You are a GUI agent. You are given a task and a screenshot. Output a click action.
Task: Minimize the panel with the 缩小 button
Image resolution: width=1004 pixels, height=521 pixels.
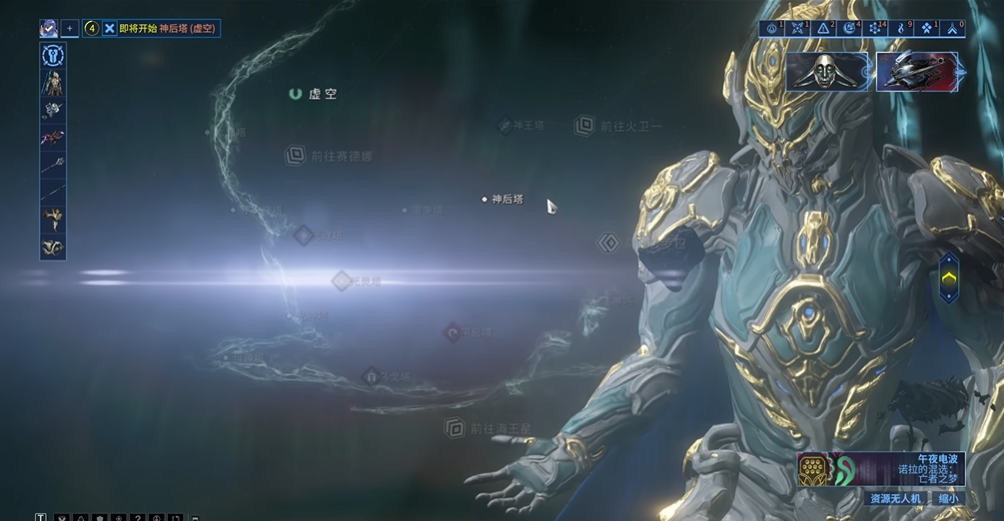(947, 498)
